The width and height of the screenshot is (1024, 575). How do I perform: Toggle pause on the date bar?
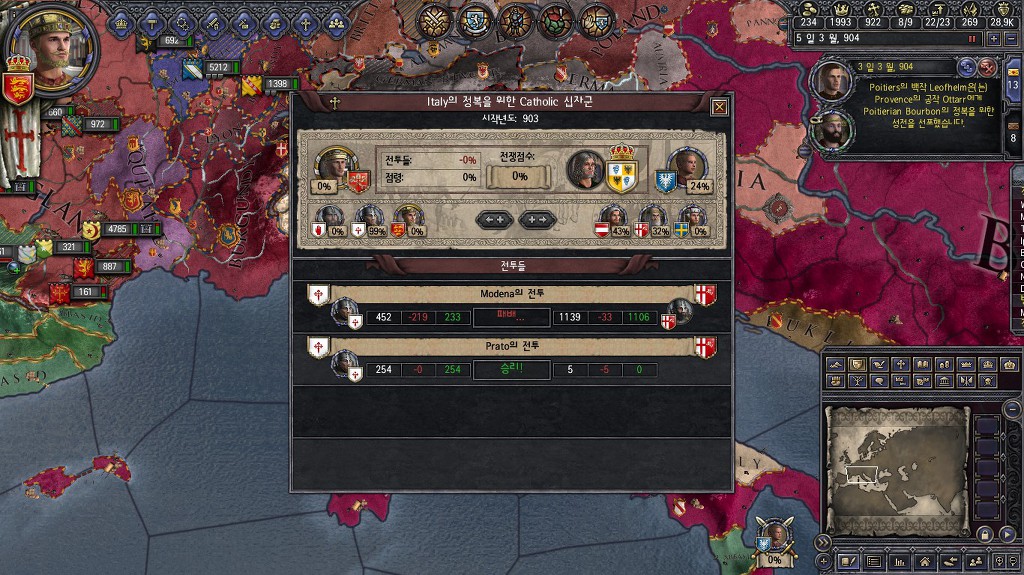[x=971, y=38]
